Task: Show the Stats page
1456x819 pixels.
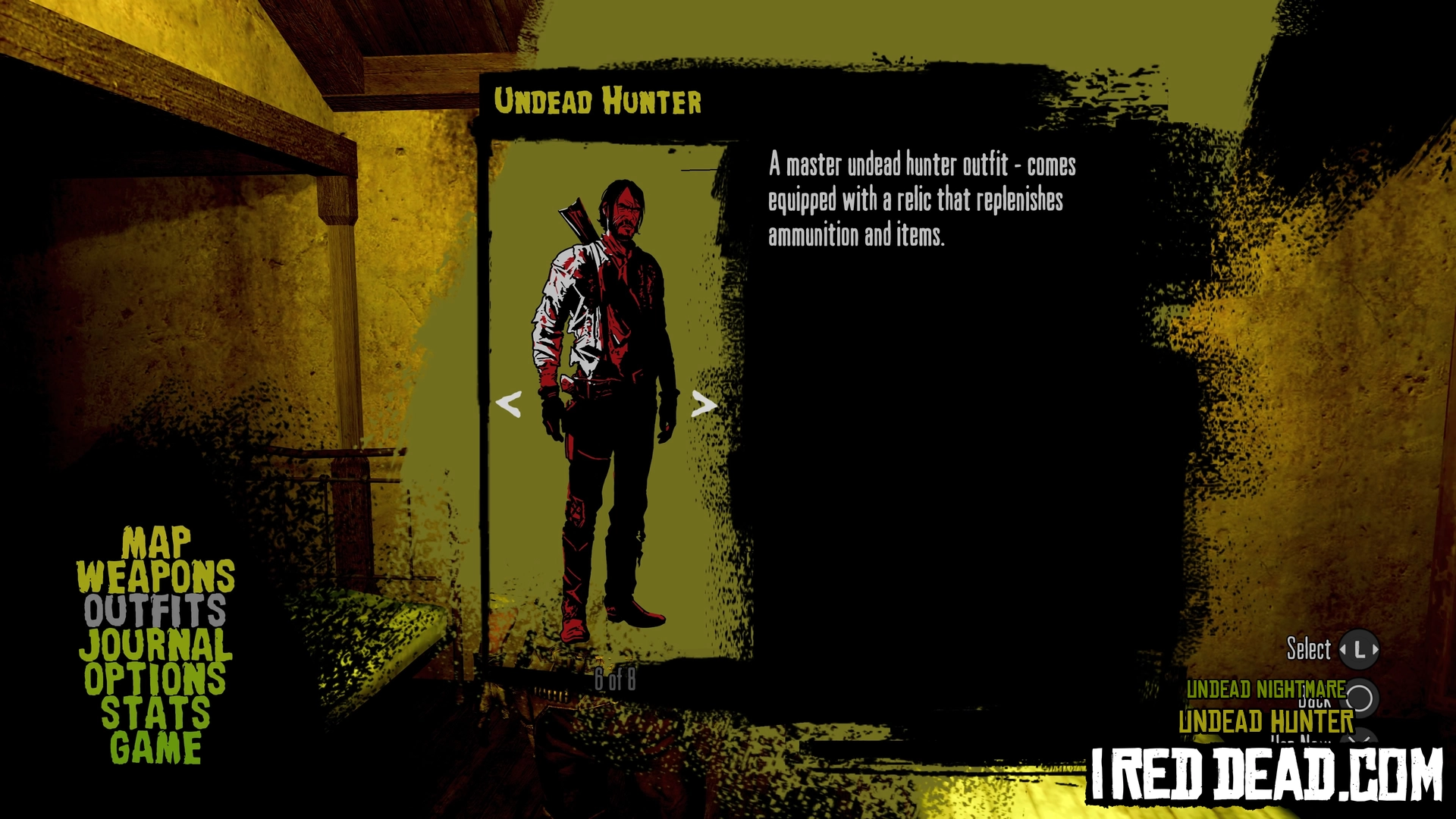Action: [x=155, y=713]
